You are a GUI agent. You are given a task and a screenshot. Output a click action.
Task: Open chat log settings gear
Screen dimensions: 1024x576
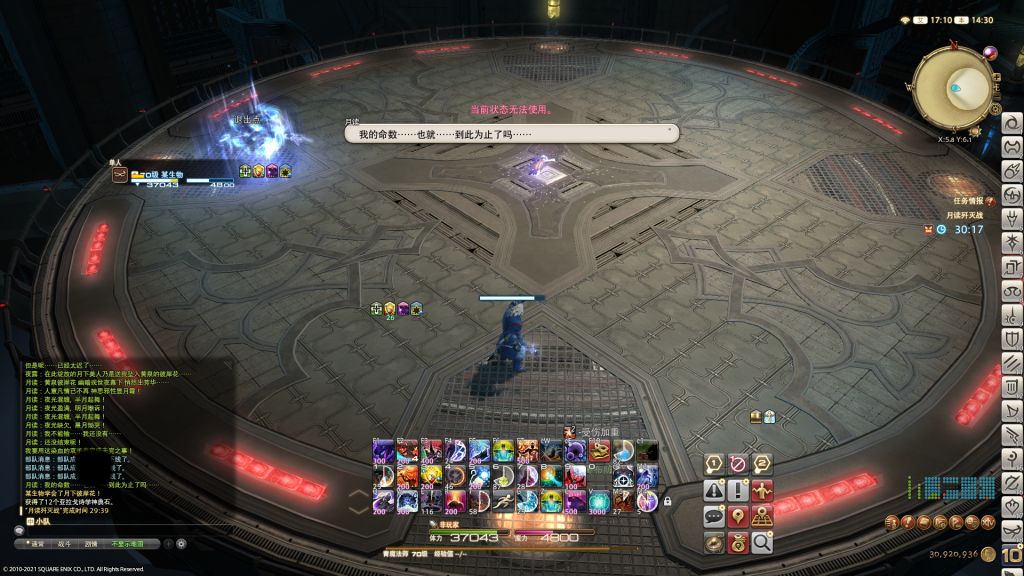[x=181, y=544]
